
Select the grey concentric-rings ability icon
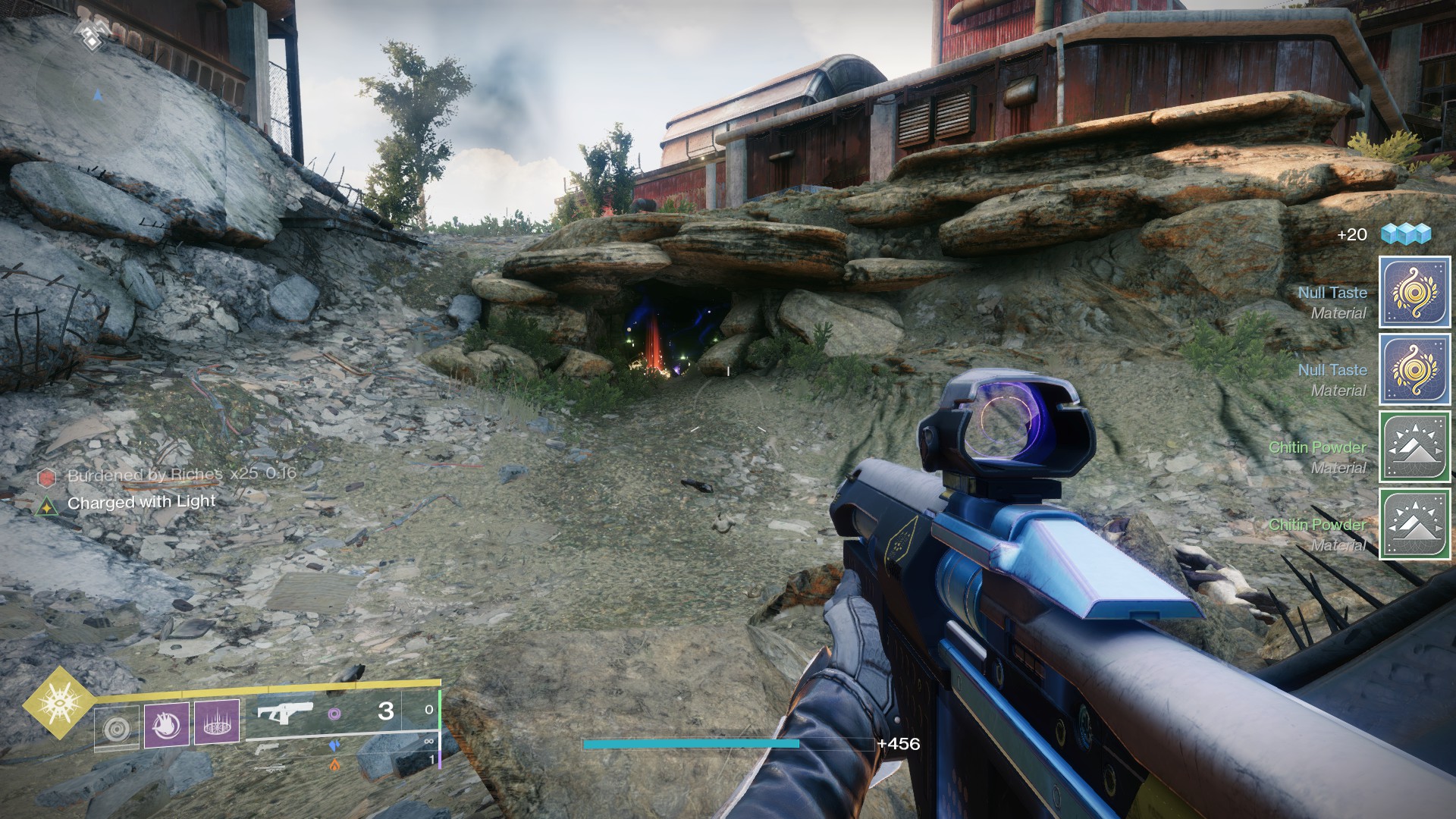coord(117,727)
